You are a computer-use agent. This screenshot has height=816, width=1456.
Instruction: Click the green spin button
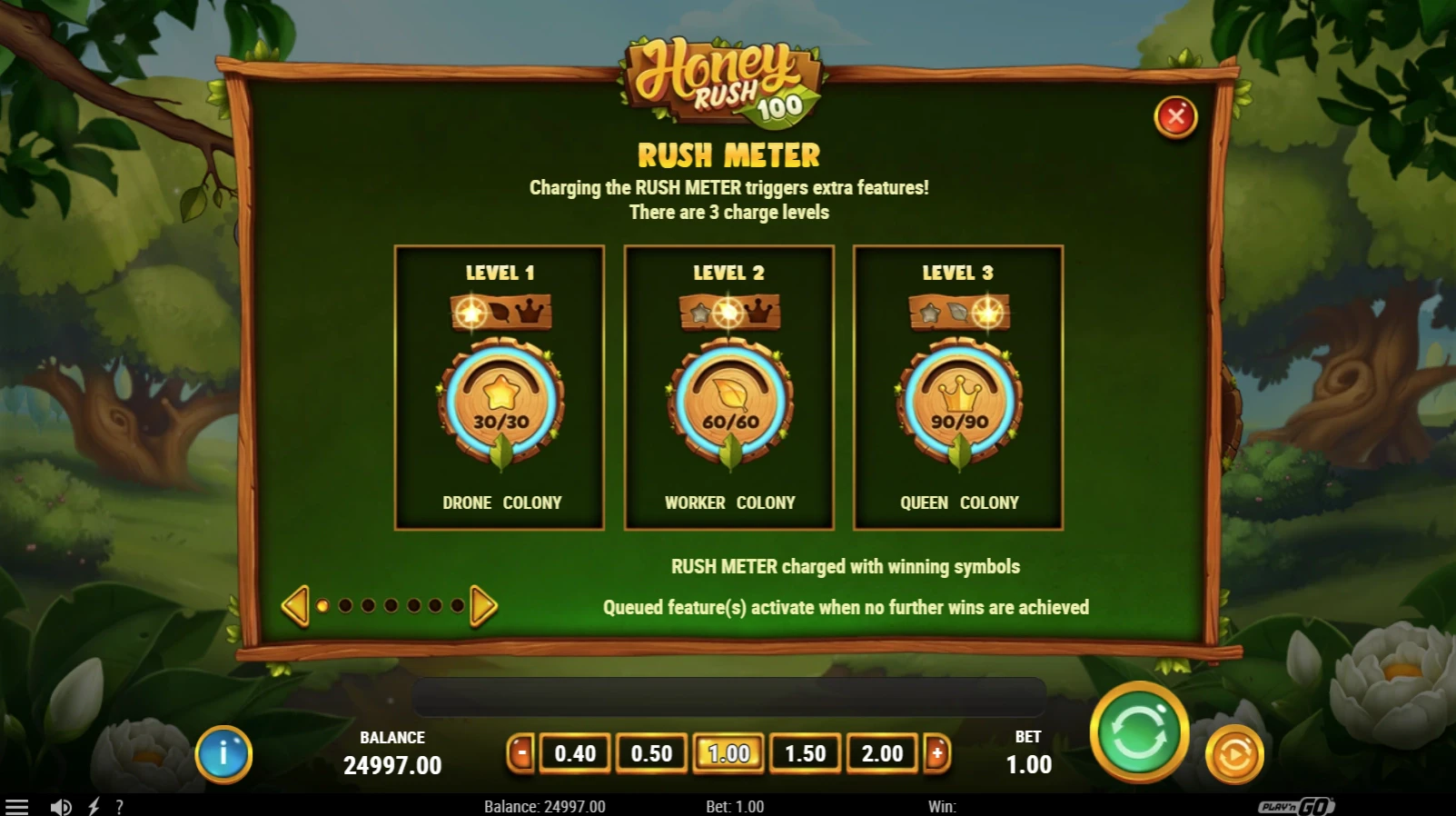tap(1140, 734)
